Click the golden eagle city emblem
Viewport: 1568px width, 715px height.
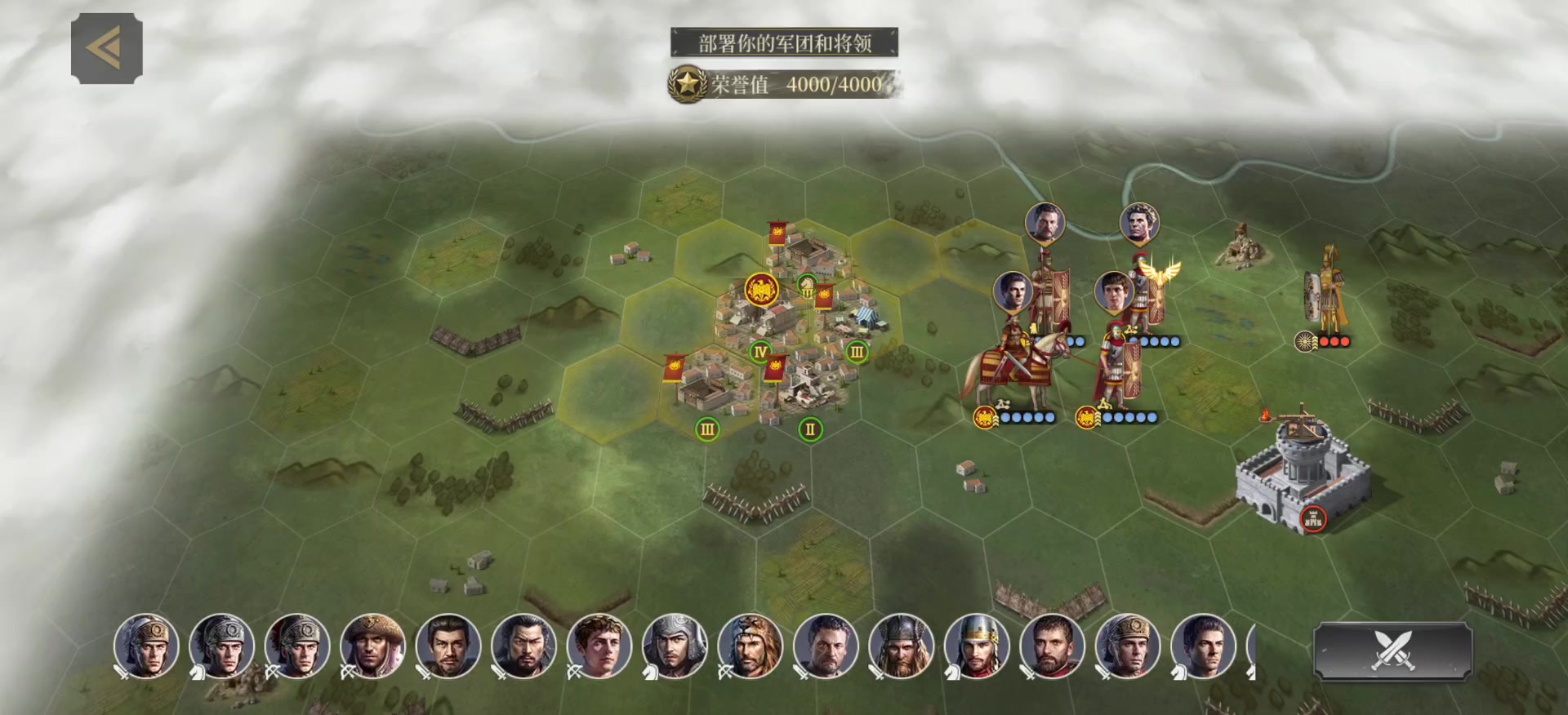(x=761, y=290)
